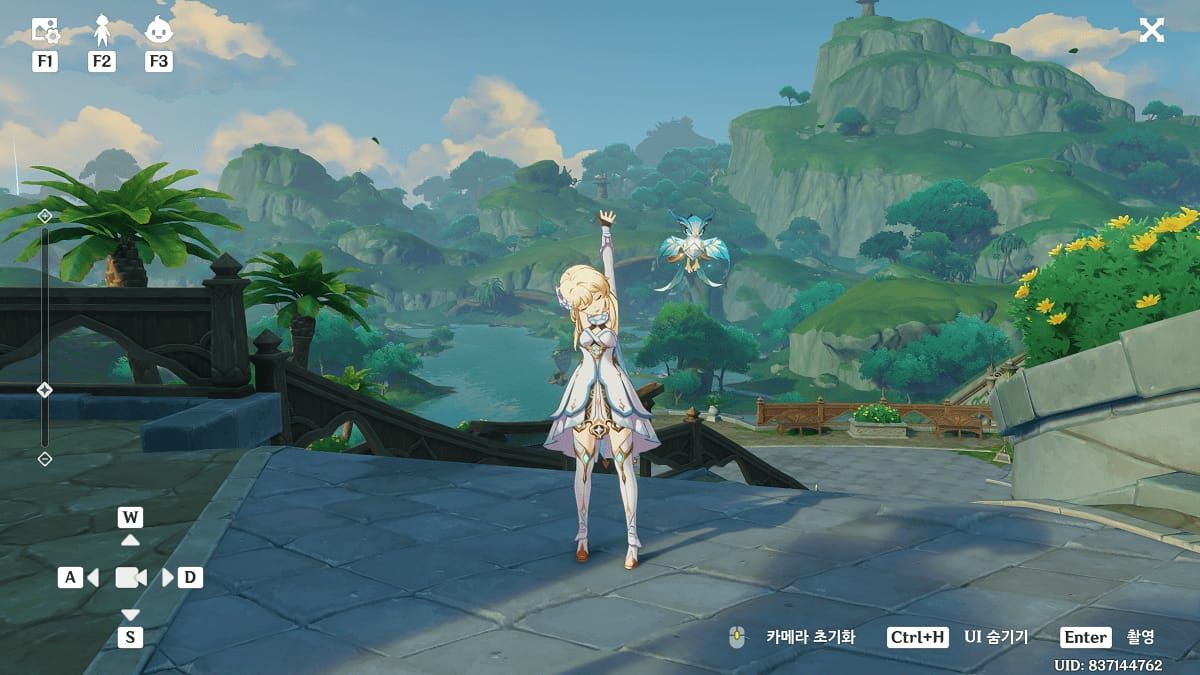This screenshot has width=1200, height=675.
Task: Click the bottom diamond of the zoom slider
Action: pyautogui.click(x=44, y=458)
